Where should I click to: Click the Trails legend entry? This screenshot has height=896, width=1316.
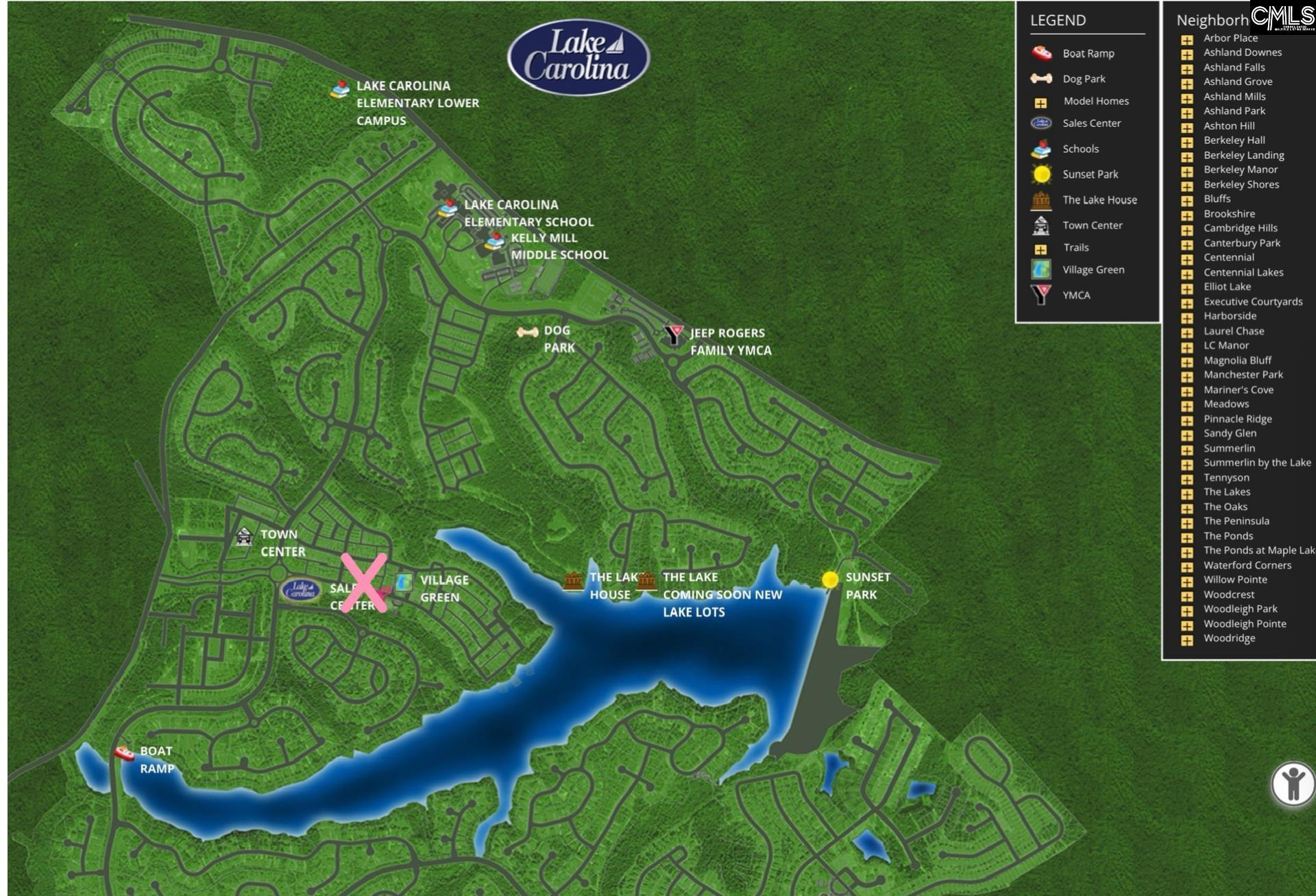click(1075, 247)
